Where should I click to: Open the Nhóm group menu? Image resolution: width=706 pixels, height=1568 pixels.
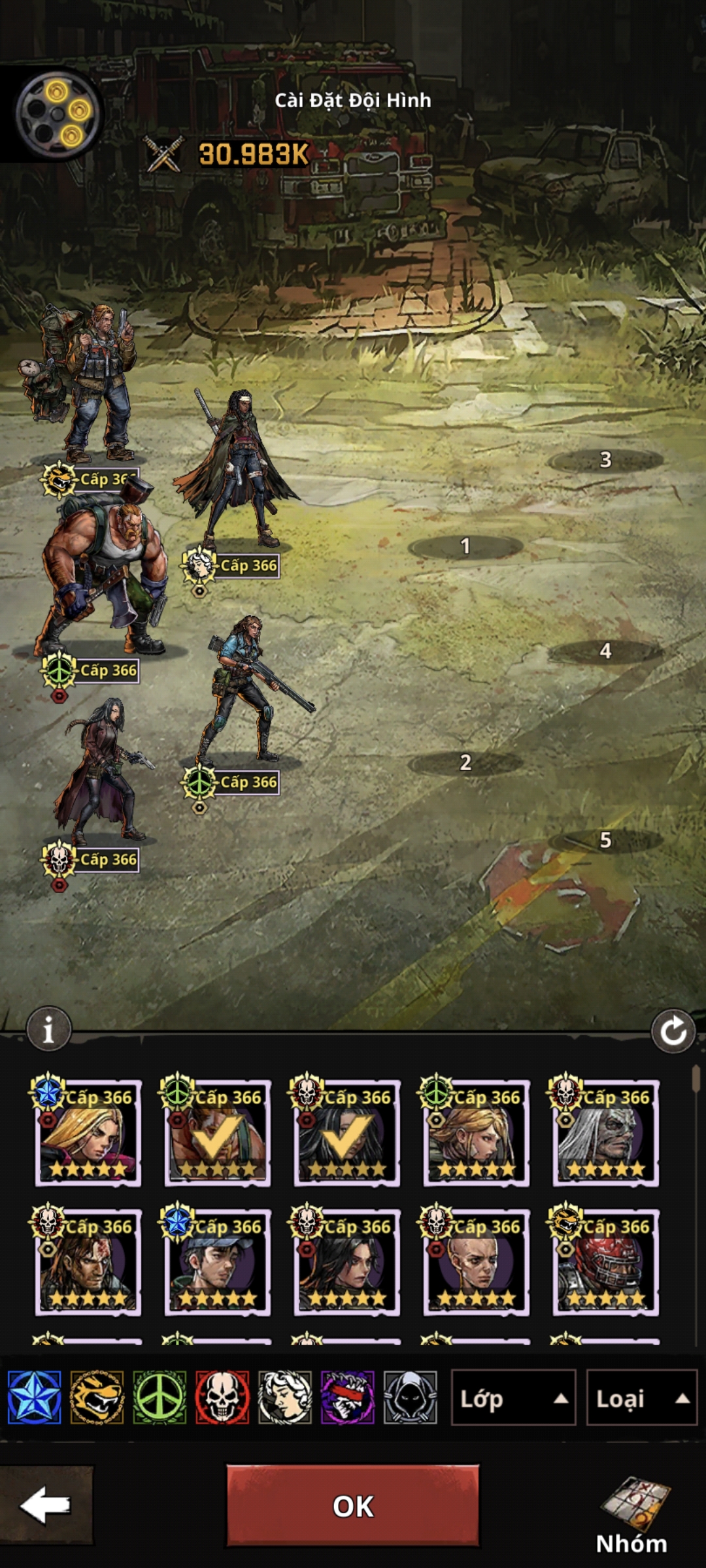click(x=632, y=1516)
